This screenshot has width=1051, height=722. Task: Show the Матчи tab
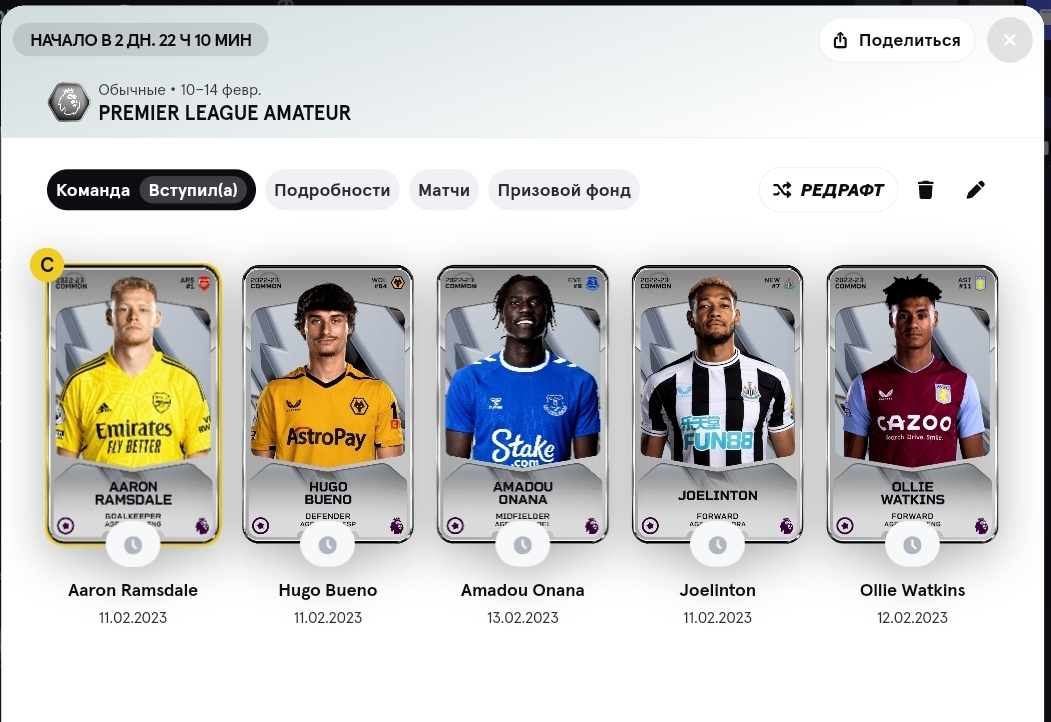[x=444, y=190]
